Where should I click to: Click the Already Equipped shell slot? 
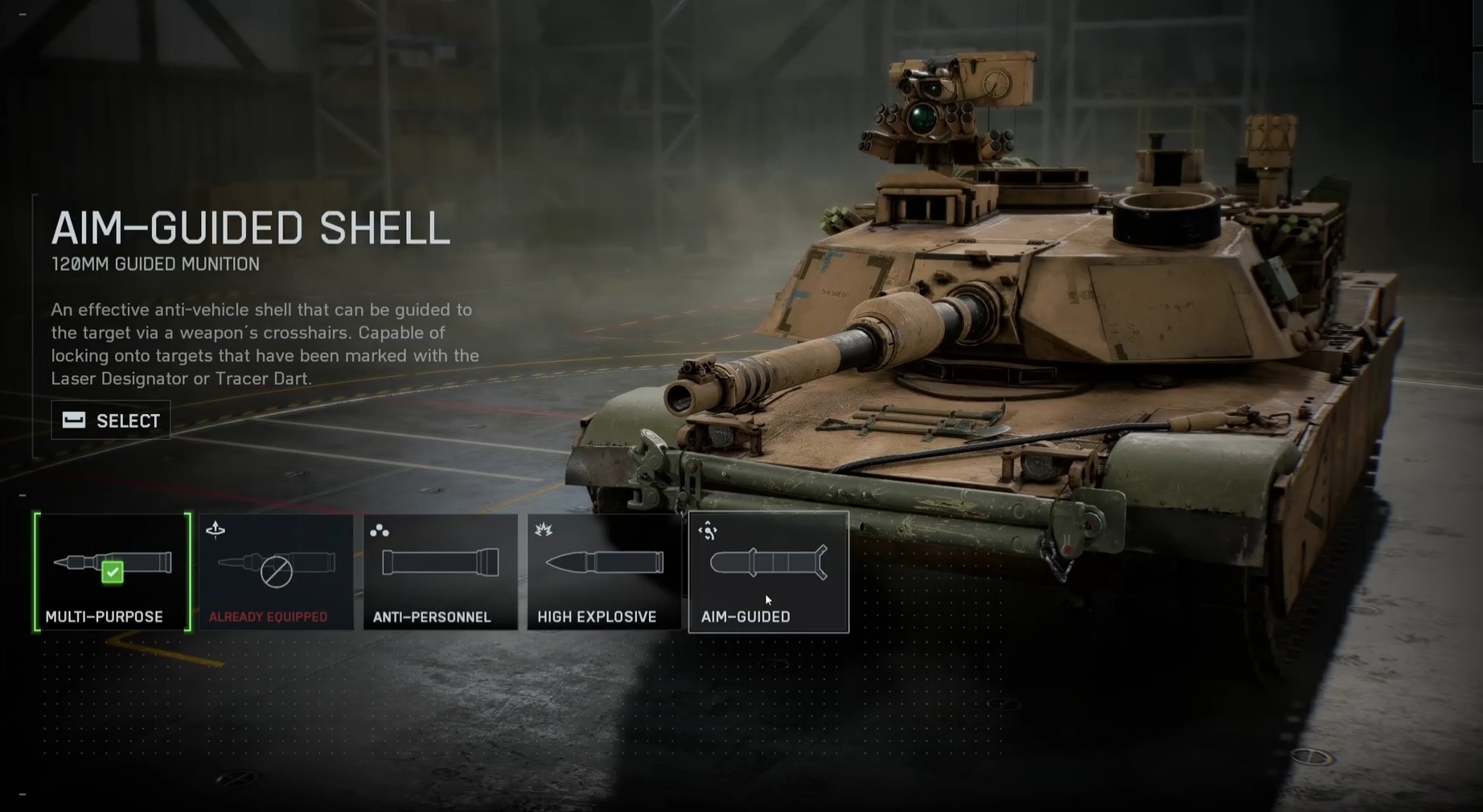[x=276, y=572]
